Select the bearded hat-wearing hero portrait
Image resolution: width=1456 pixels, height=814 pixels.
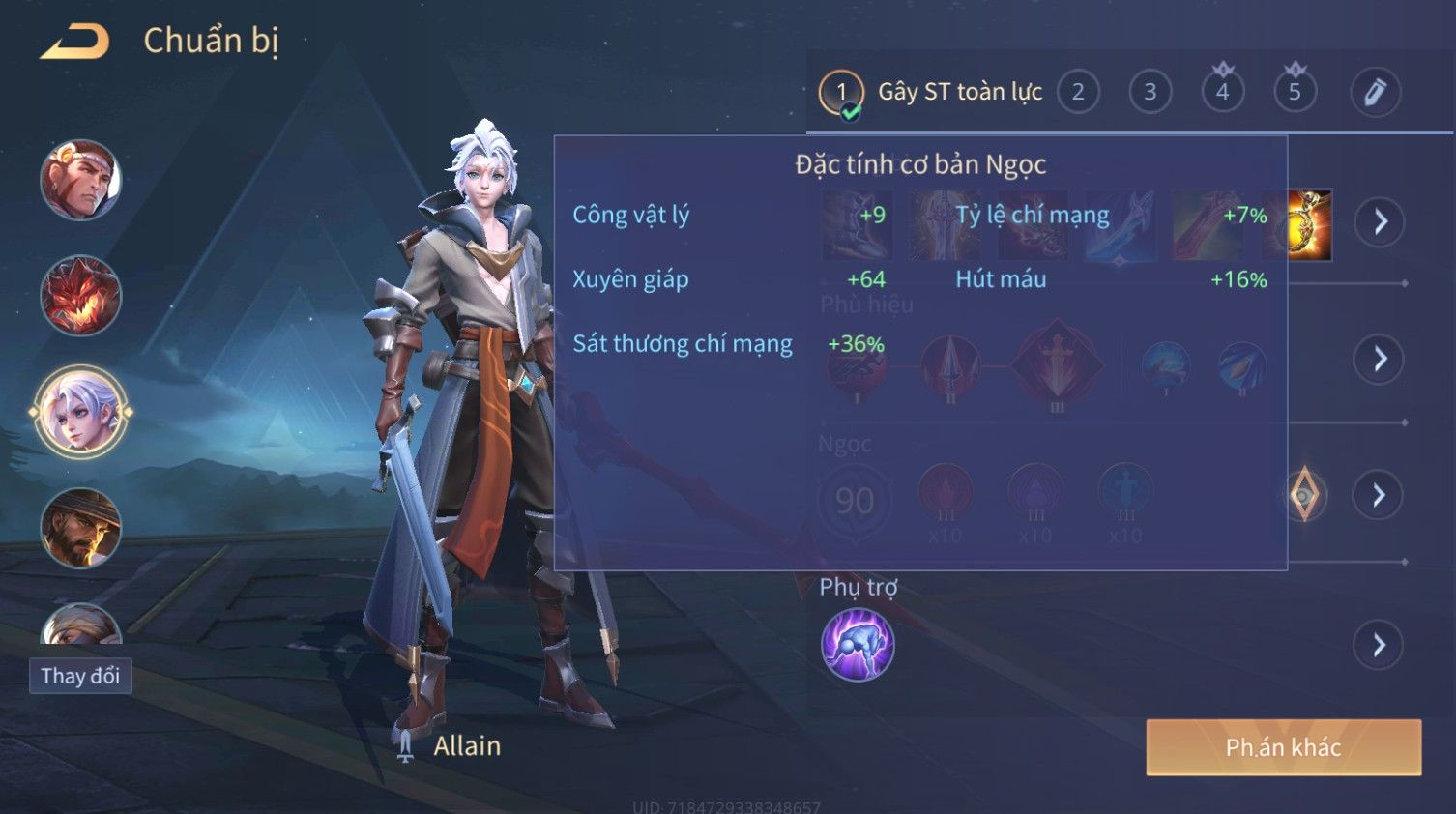(x=81, y=528)
